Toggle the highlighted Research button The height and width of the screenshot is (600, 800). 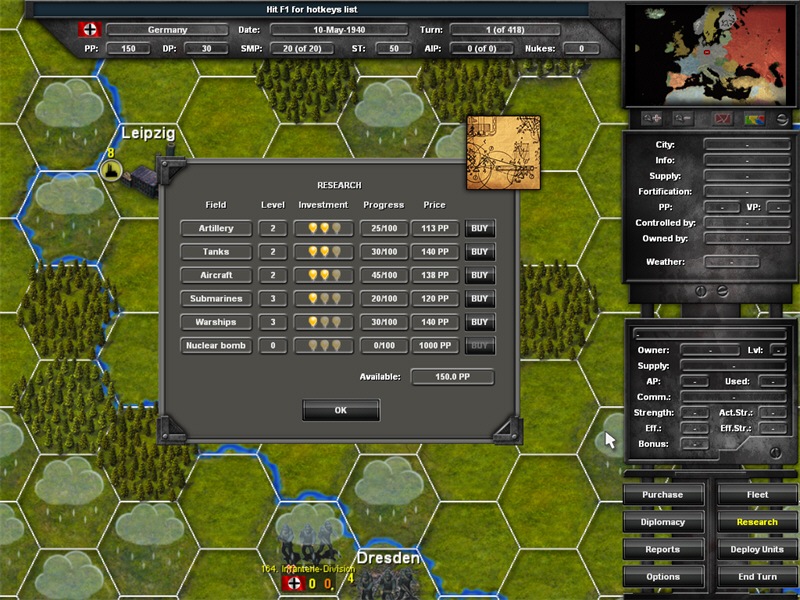click(757, 522)
